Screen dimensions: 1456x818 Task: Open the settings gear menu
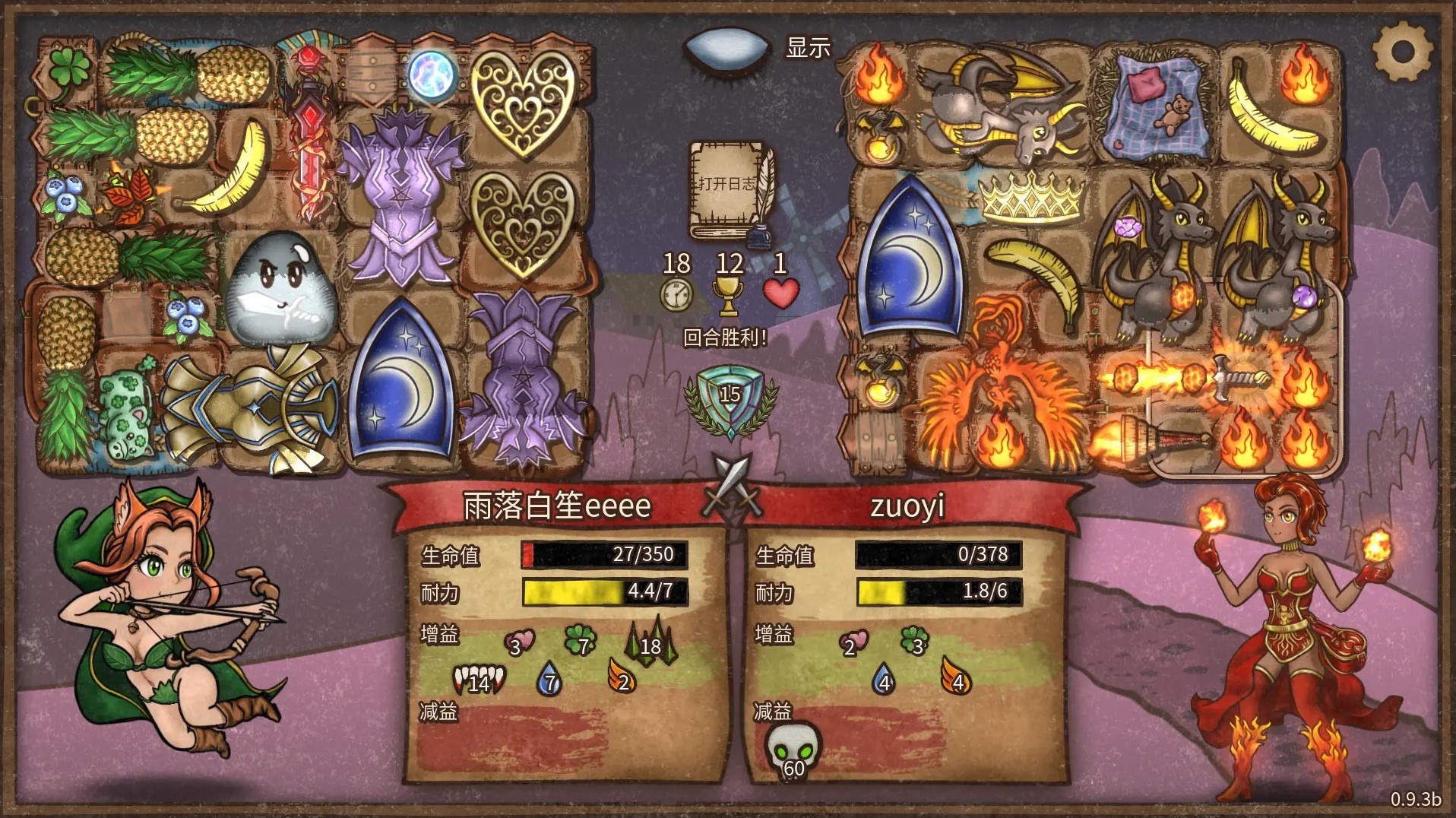pos(1402,52)
